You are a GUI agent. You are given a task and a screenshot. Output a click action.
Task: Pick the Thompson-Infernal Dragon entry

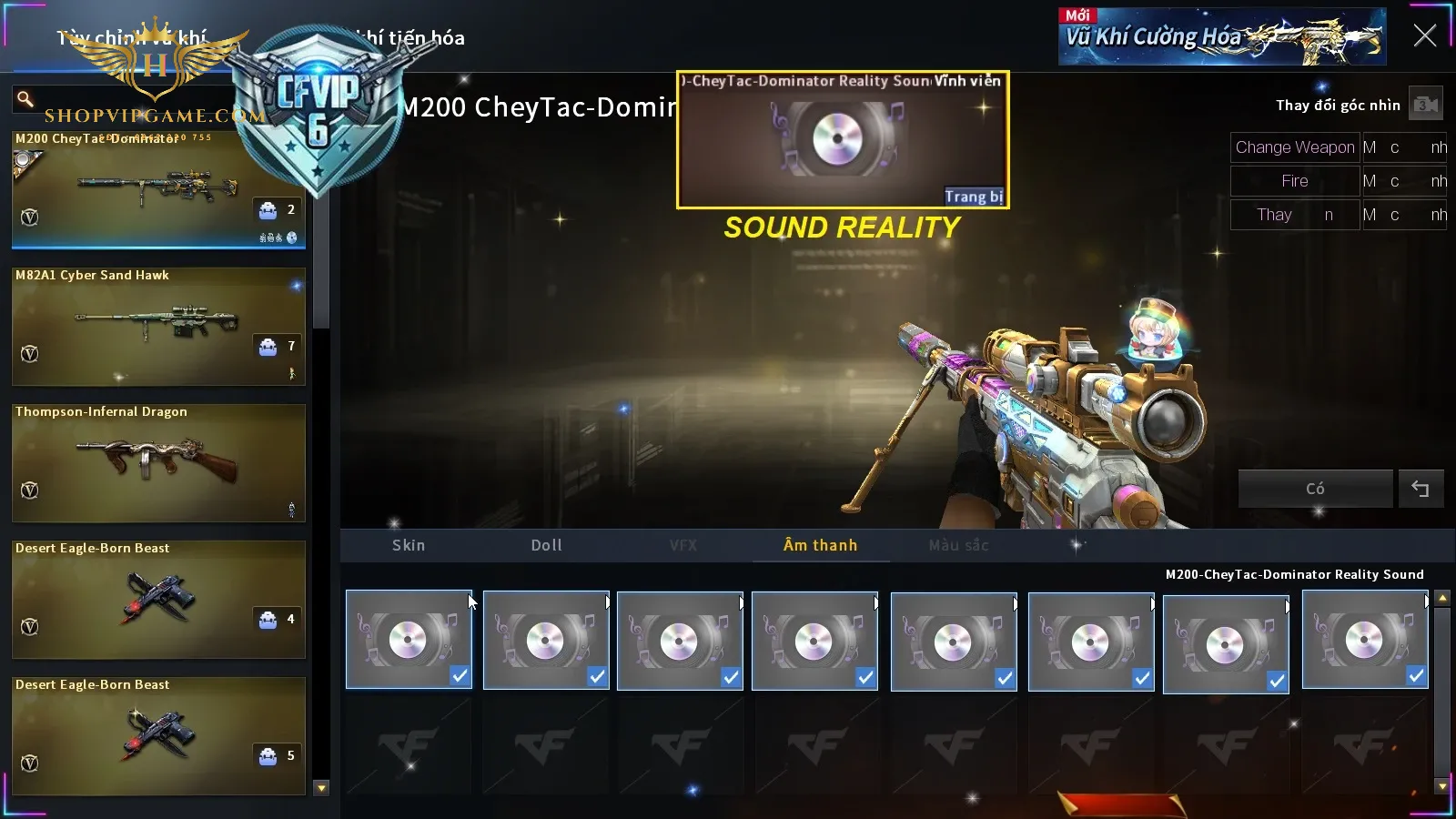pos(158,462)
